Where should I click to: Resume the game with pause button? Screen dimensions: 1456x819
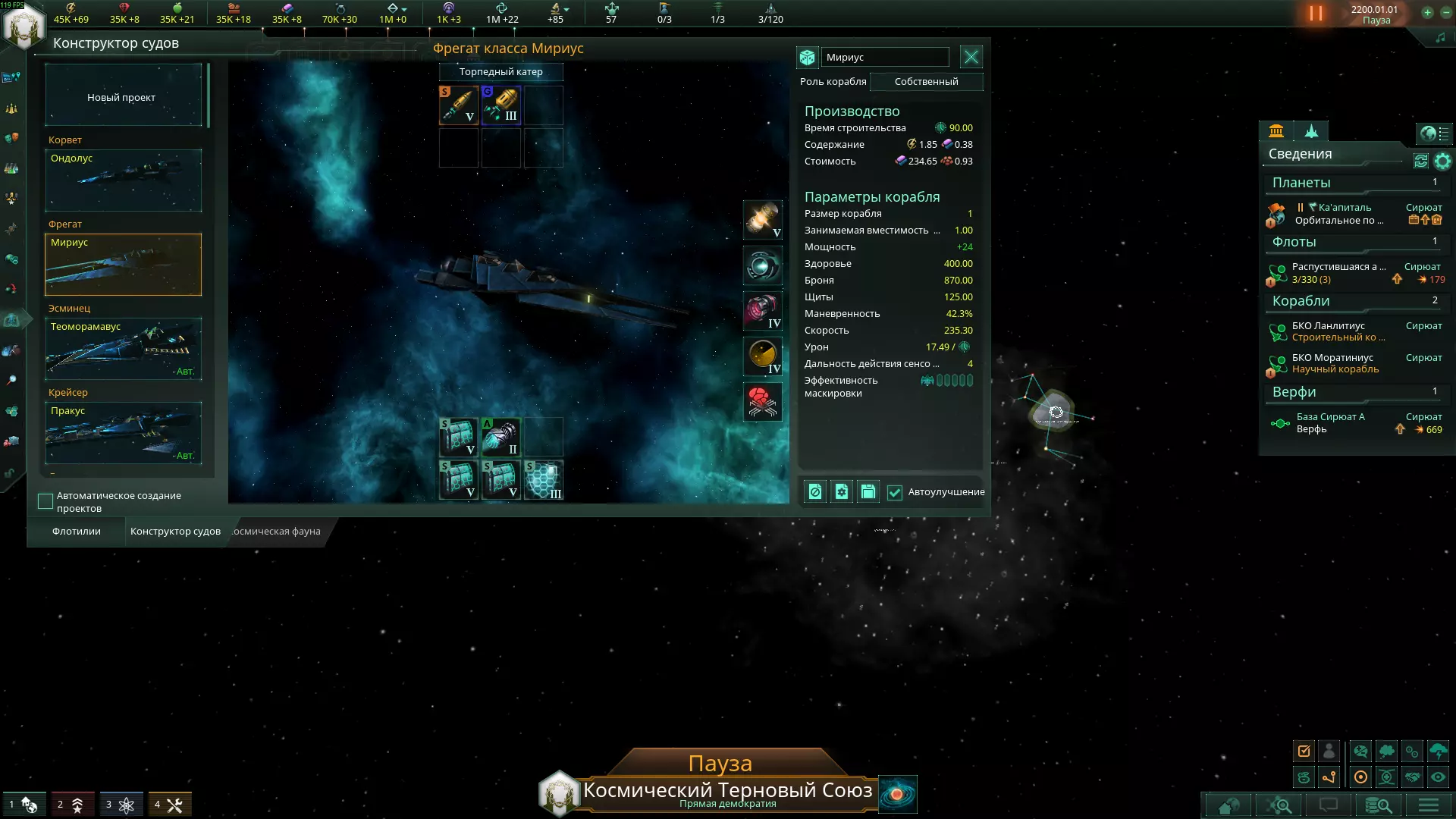click(x=1316, y=14)
